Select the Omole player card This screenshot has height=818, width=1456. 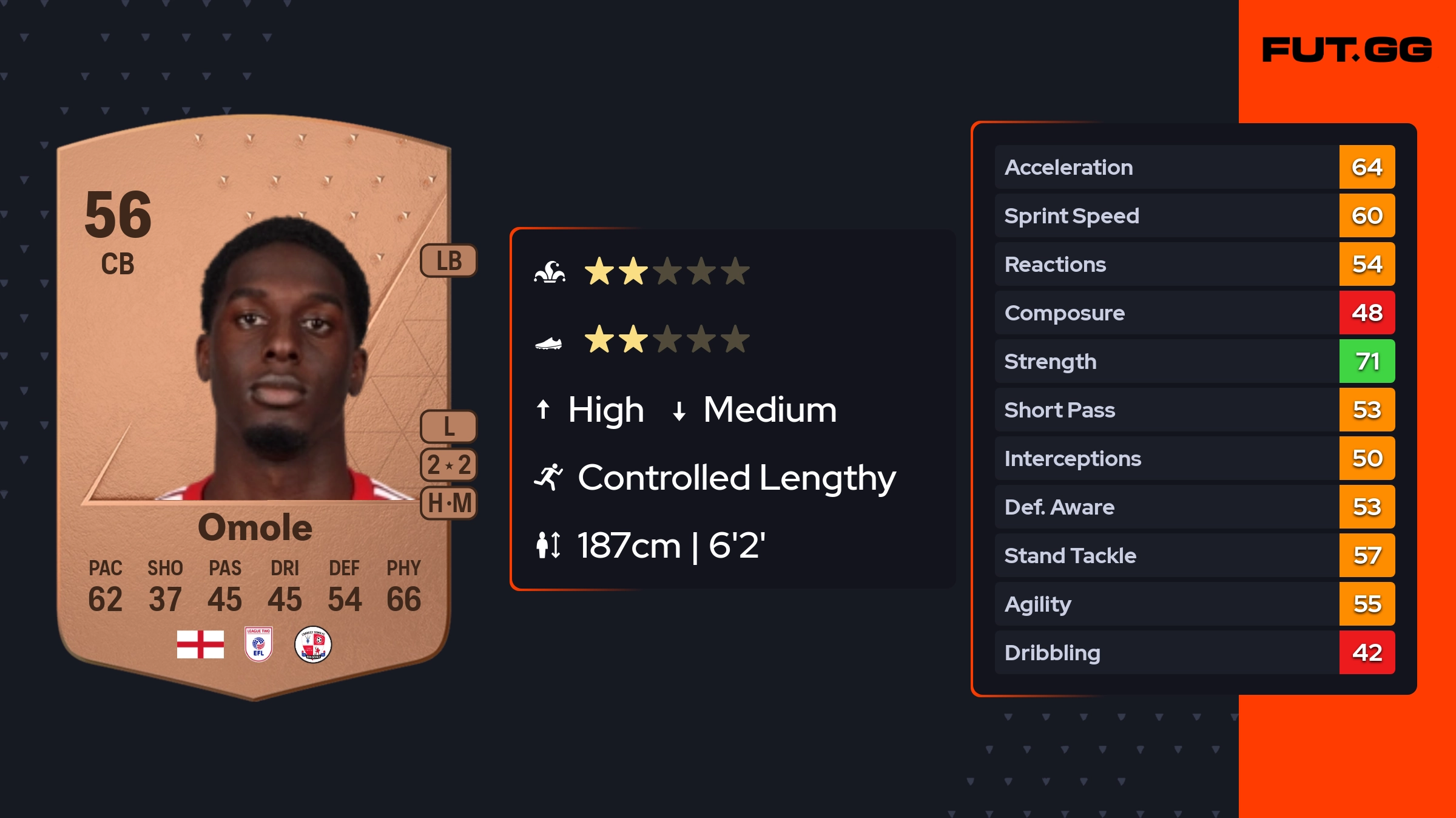254,407
